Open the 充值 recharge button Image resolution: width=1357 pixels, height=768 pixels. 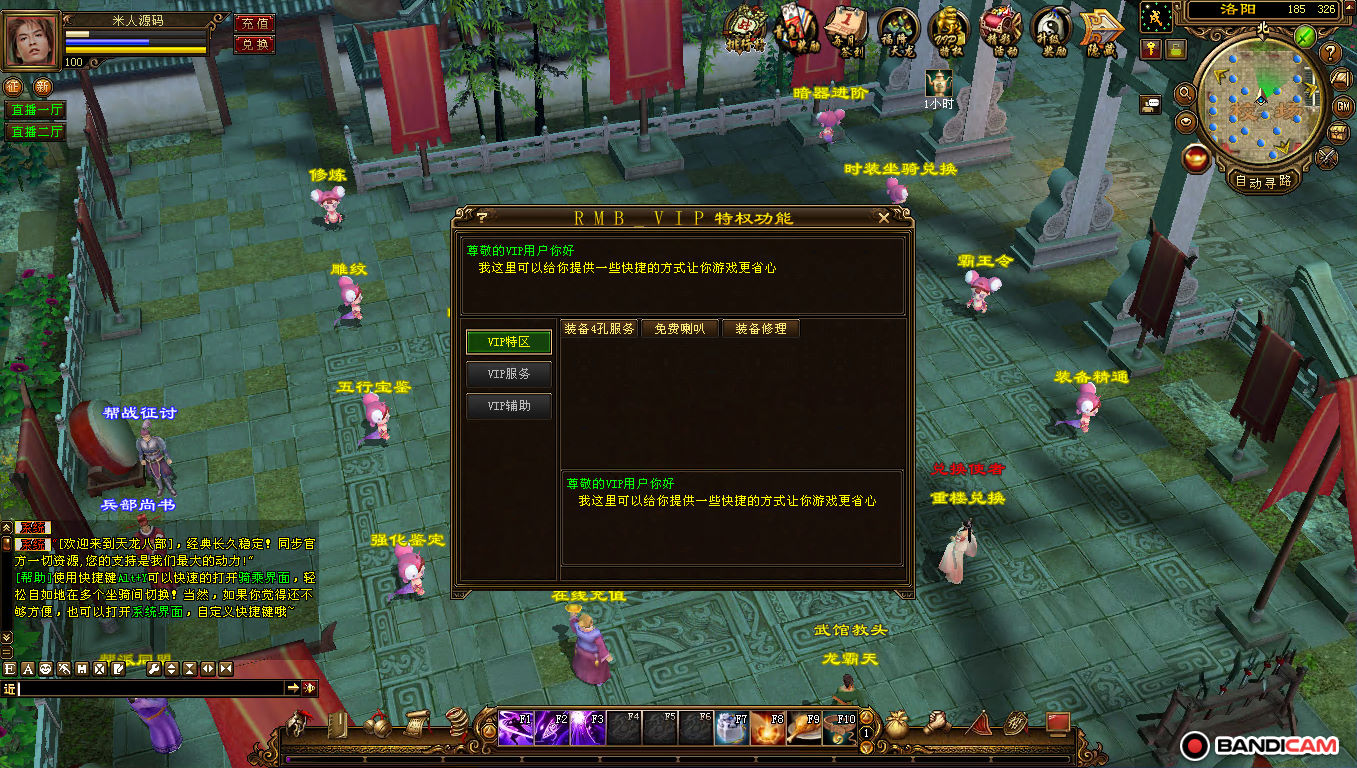(x=254, y=23)
